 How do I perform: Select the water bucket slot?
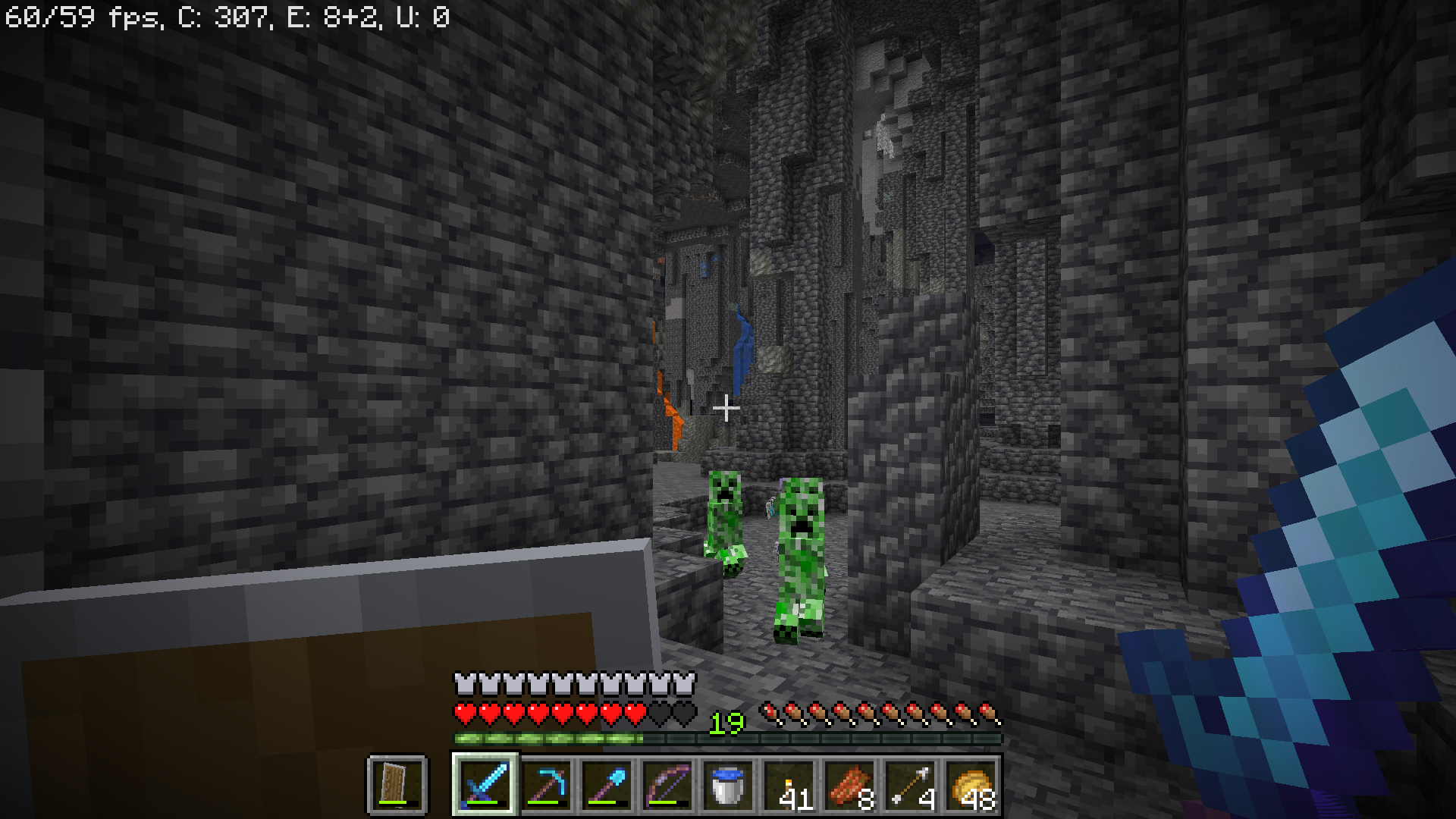click(728, 784)
